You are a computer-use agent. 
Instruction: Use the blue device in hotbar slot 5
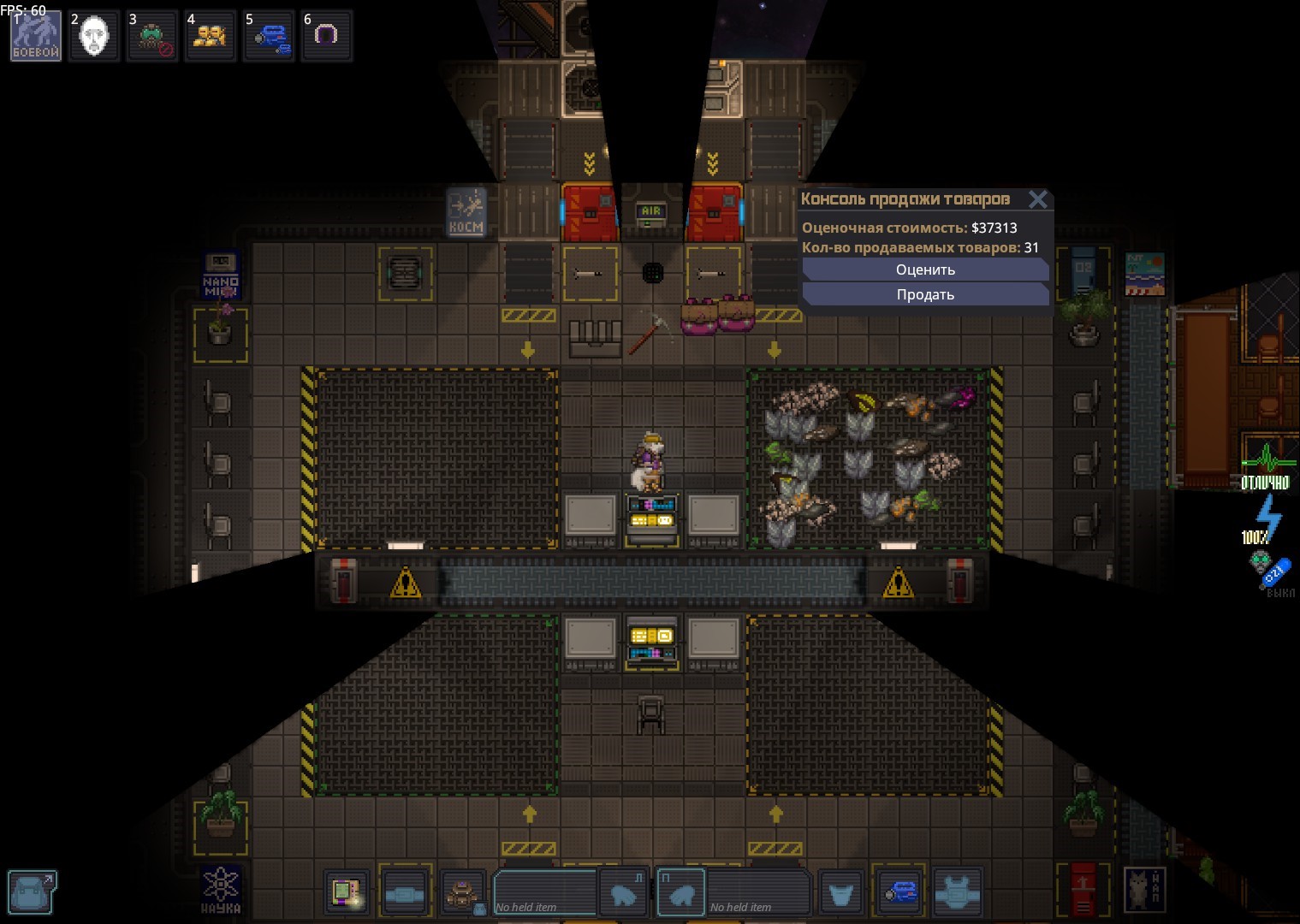point(269,36)
